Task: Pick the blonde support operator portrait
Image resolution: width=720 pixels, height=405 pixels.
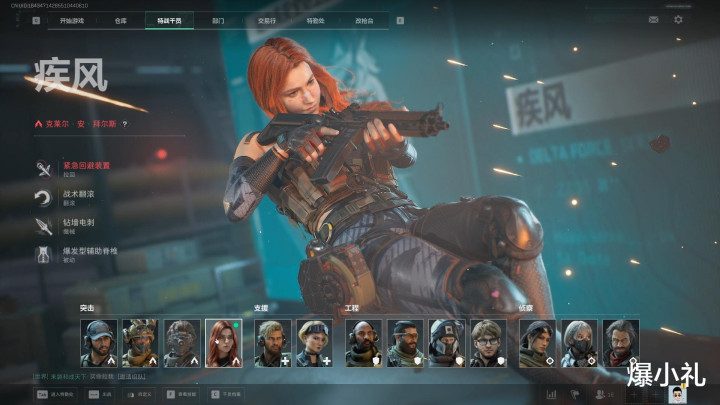Action: [314, 343]
